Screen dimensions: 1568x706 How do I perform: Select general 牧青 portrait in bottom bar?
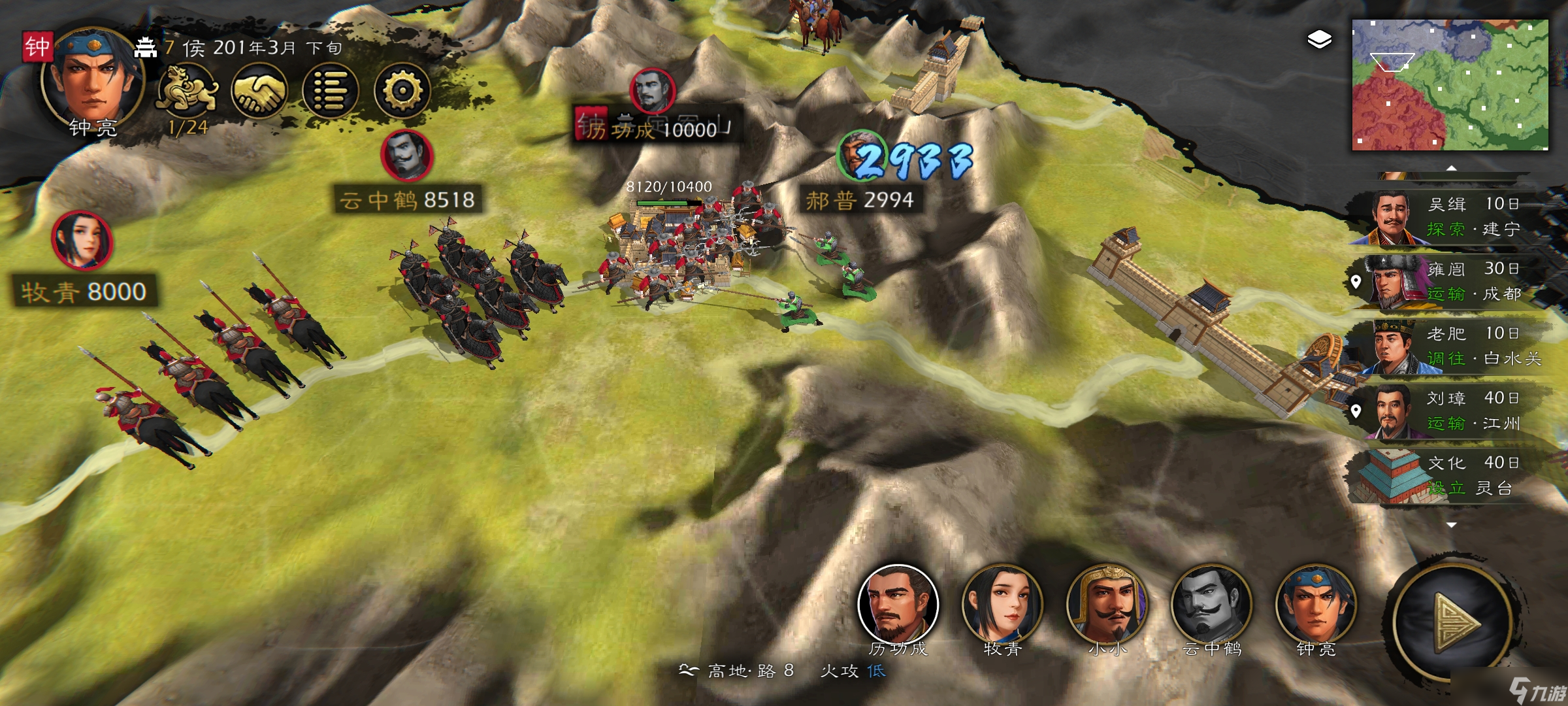pyautogui.click(x=1002, y=605)
